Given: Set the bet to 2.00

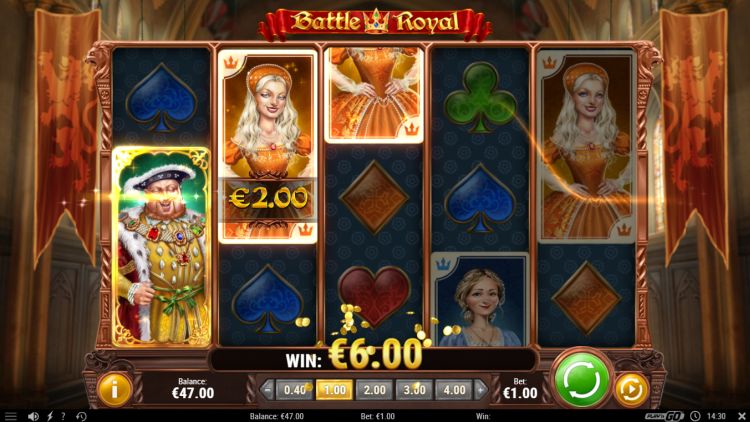Looking at the screenshot, I should (374, 390).
